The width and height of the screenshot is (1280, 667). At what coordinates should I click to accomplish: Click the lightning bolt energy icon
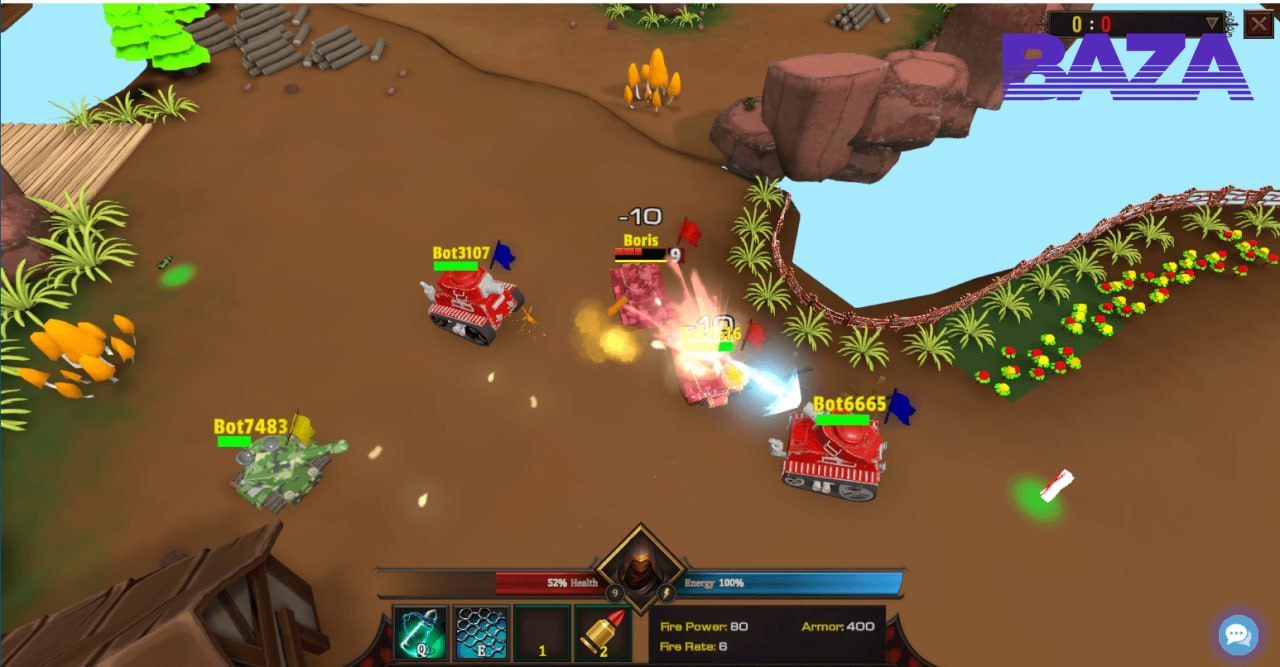click(665, 594)
